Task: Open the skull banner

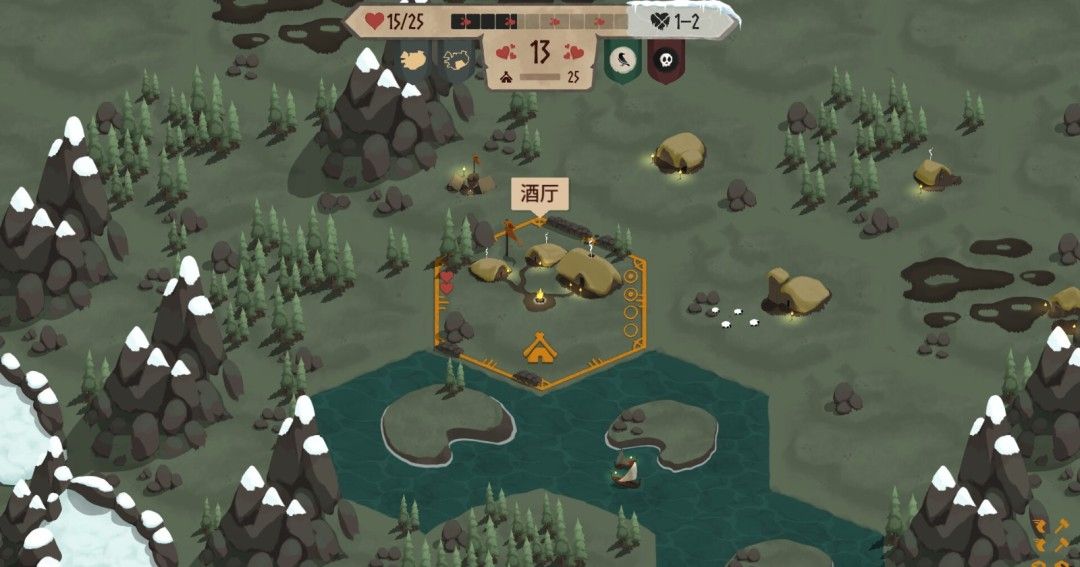Action: pos(665,62)
